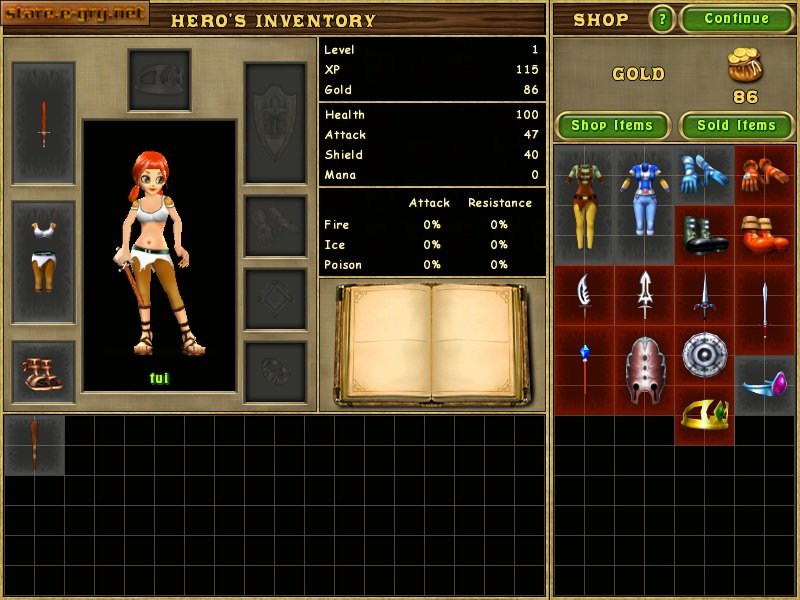
Task: Select the equipped sandals slot
Action: point(43,373)
